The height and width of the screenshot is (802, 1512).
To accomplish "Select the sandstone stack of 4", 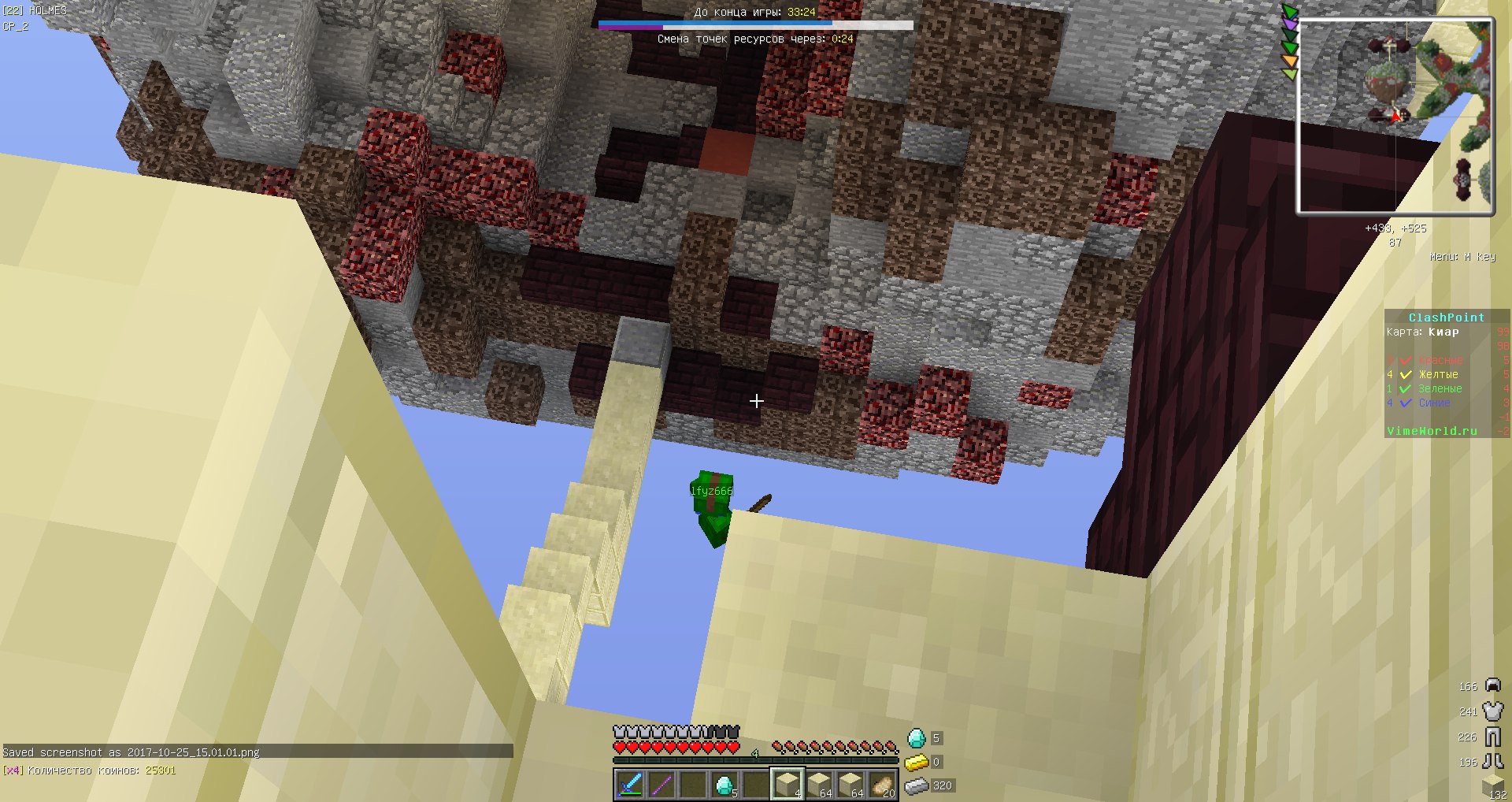I will tap(787, 785).
